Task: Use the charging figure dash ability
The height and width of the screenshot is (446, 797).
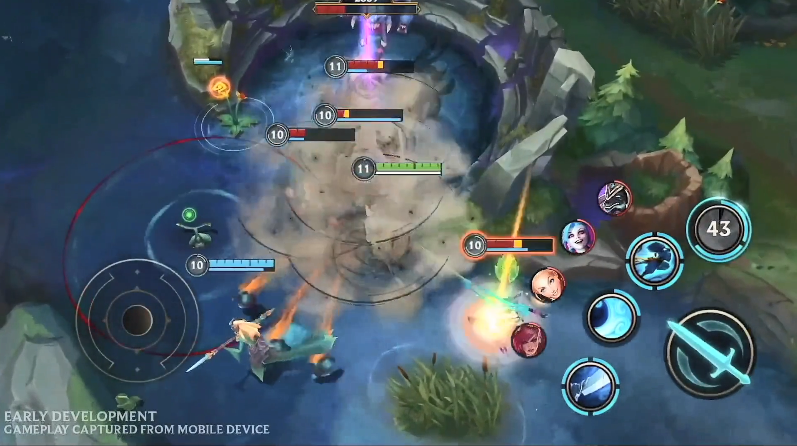Action: click(654, 259)
